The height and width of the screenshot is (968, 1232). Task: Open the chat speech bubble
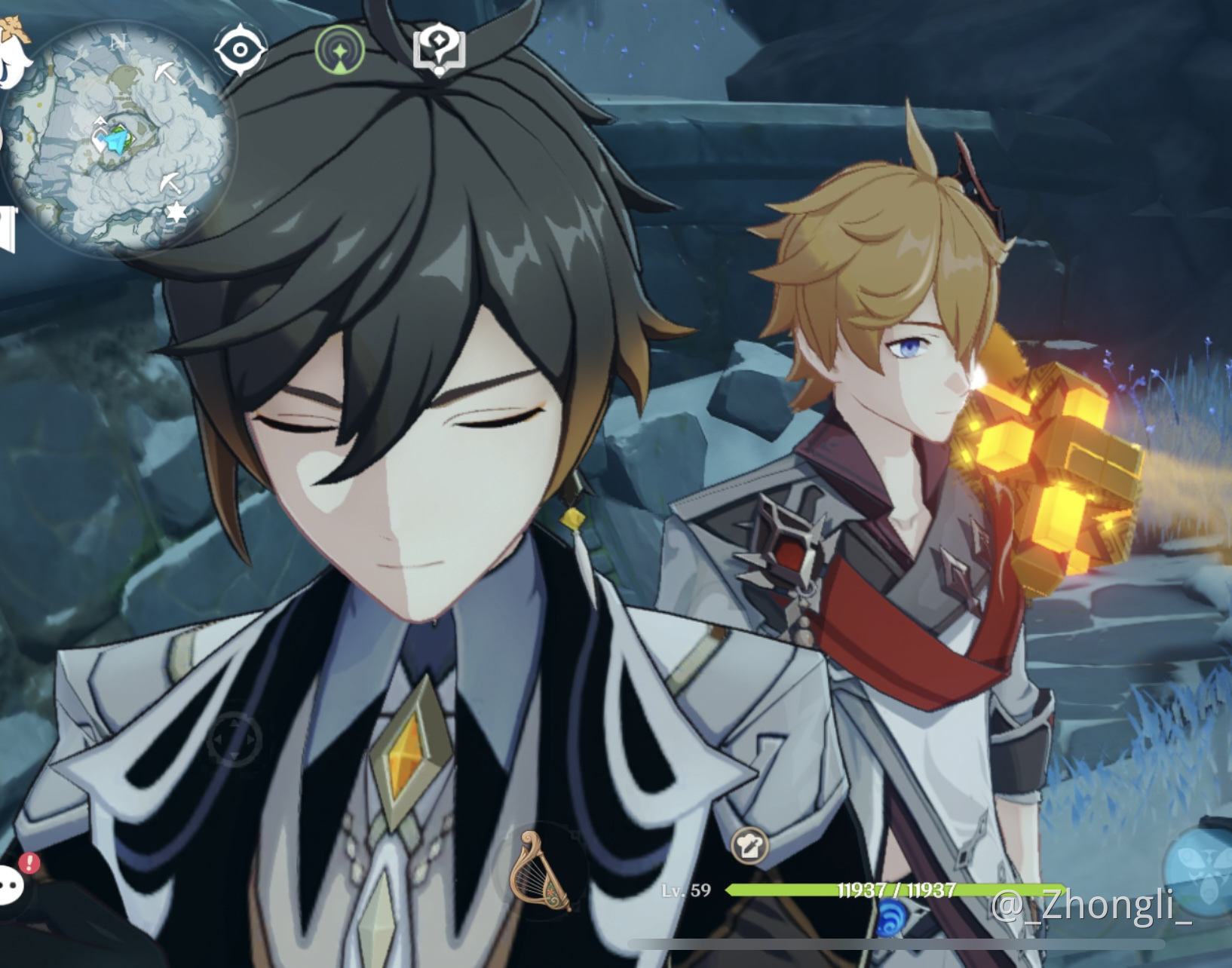point(11,884)
